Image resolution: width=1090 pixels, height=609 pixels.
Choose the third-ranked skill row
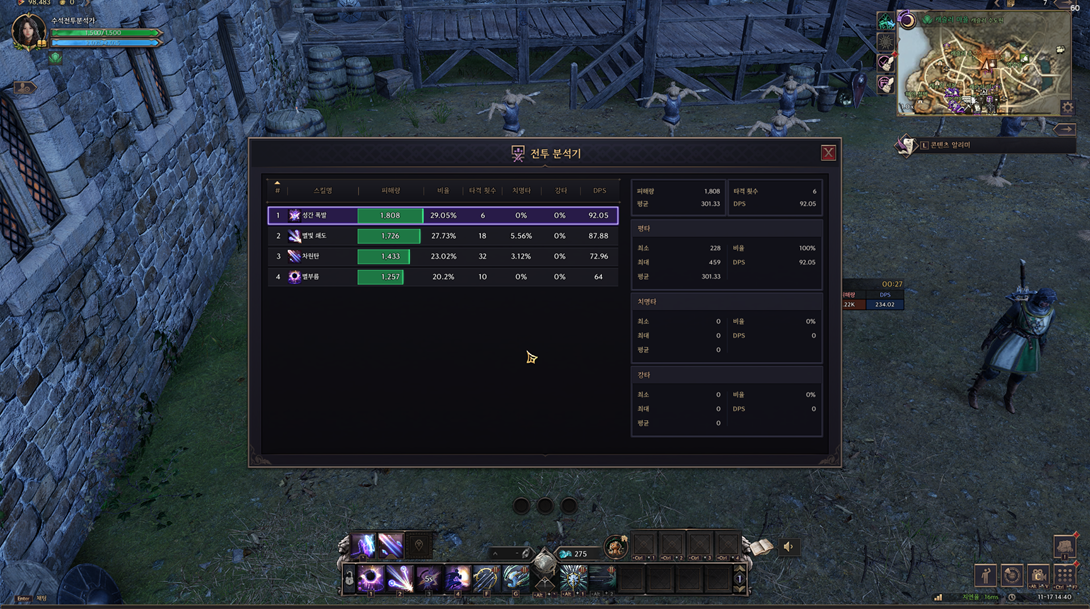tap(442, 257)
